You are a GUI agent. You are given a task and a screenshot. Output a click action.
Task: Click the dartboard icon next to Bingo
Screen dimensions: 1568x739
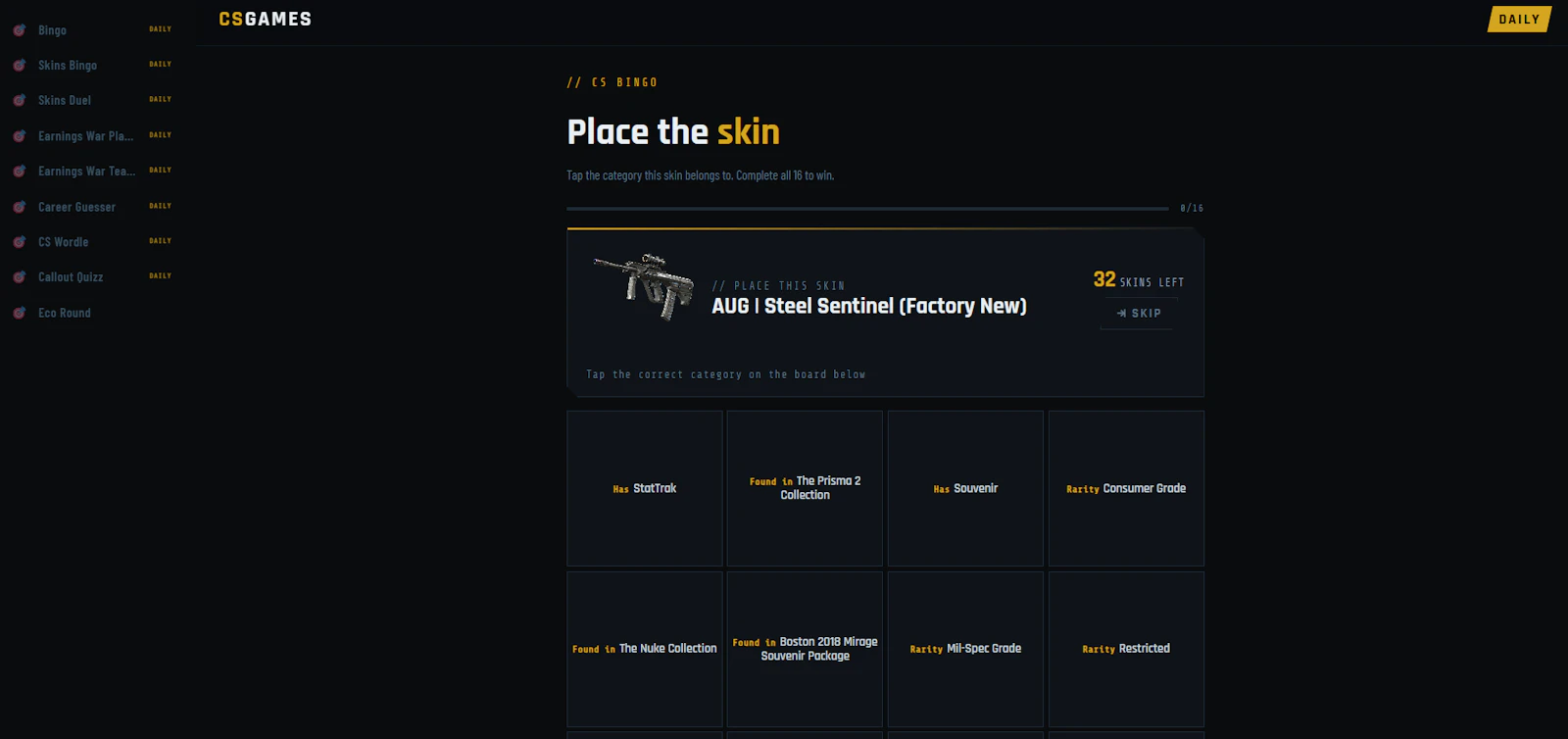(x=18, y=29)
